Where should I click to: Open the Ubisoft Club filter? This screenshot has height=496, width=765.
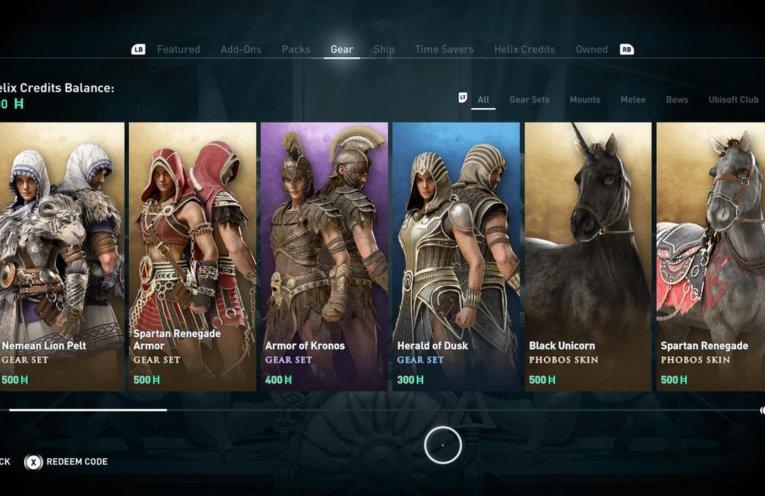(x=733, y=100)
